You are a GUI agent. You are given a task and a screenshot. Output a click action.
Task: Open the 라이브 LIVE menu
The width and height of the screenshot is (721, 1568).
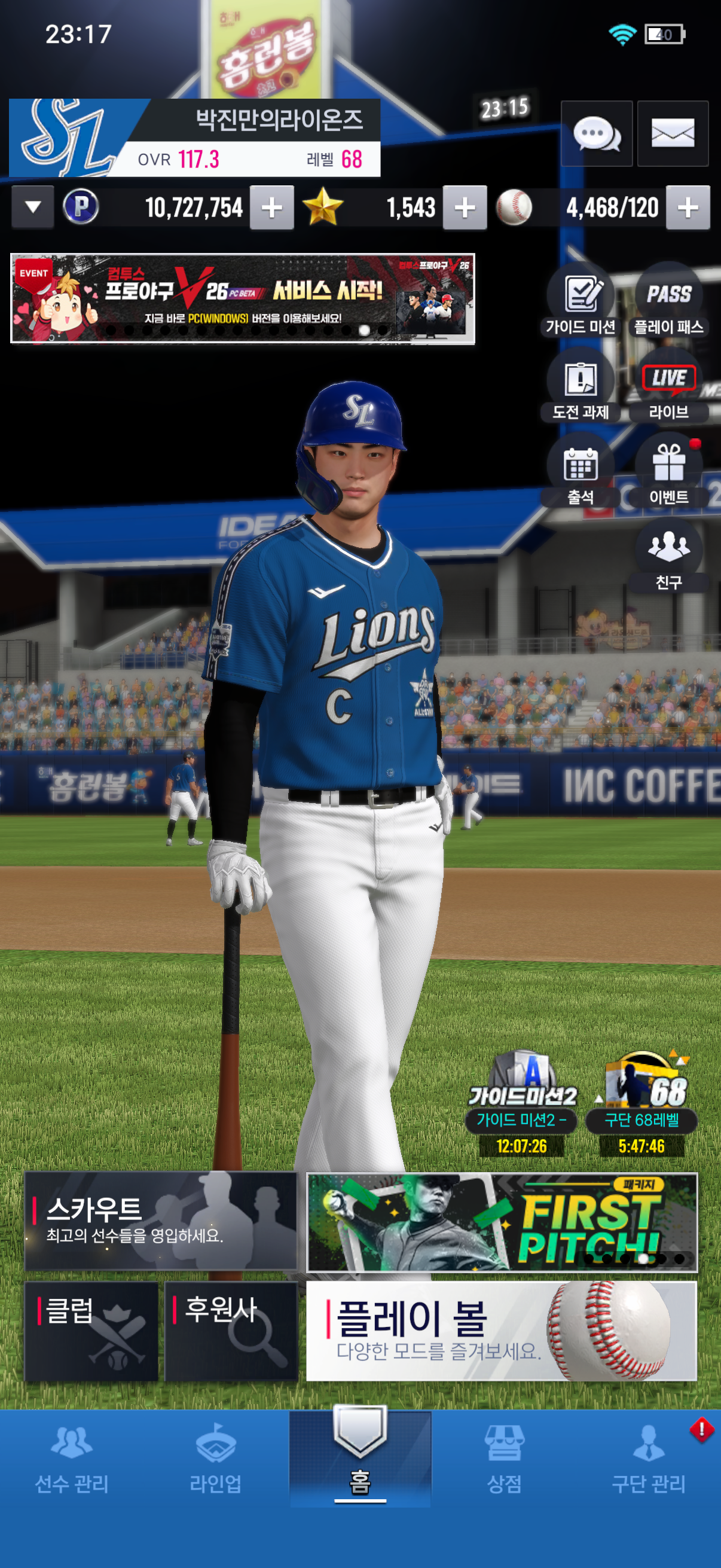pos(668,387)
